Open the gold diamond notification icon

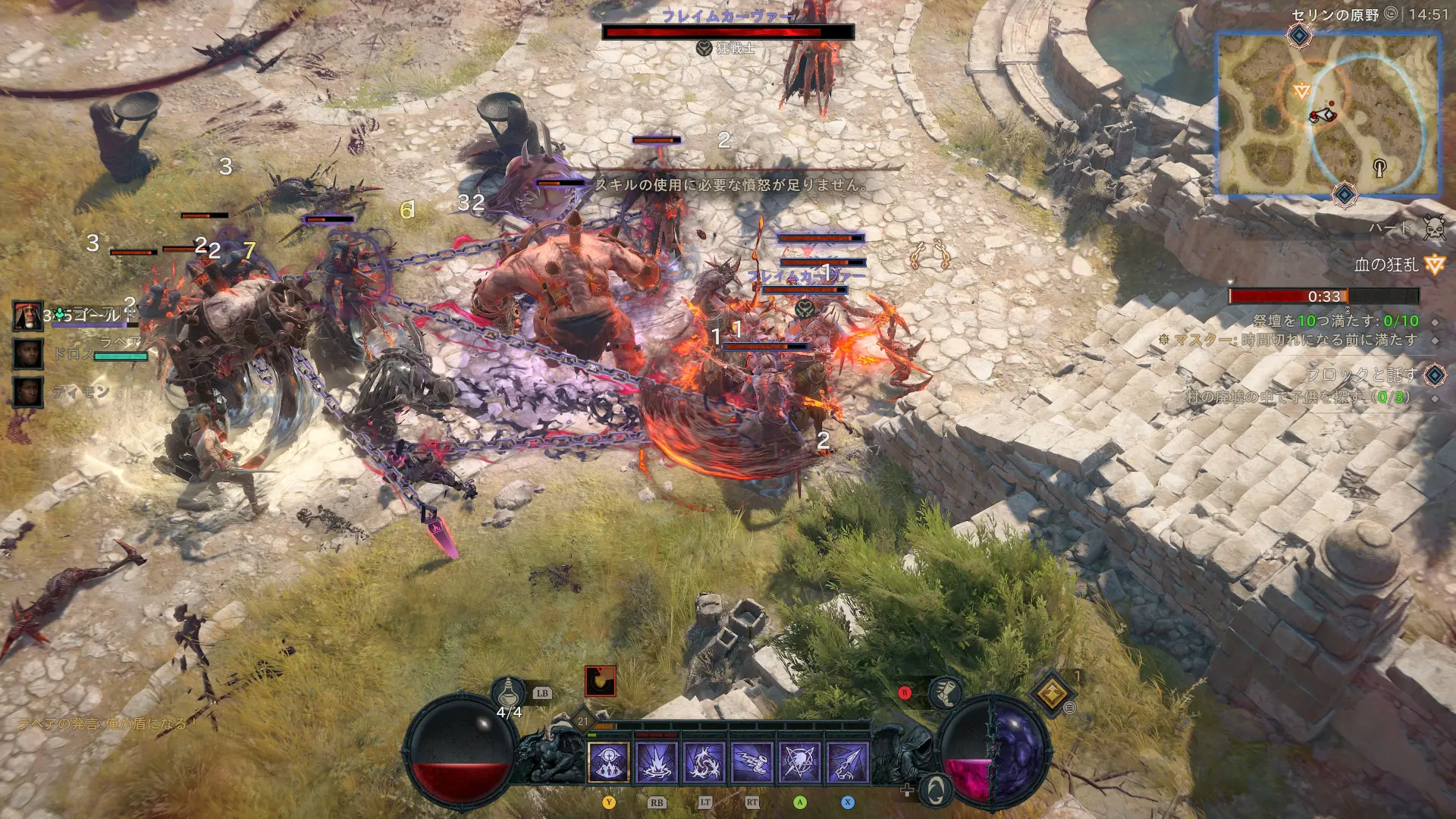[x=1052, y=692]
